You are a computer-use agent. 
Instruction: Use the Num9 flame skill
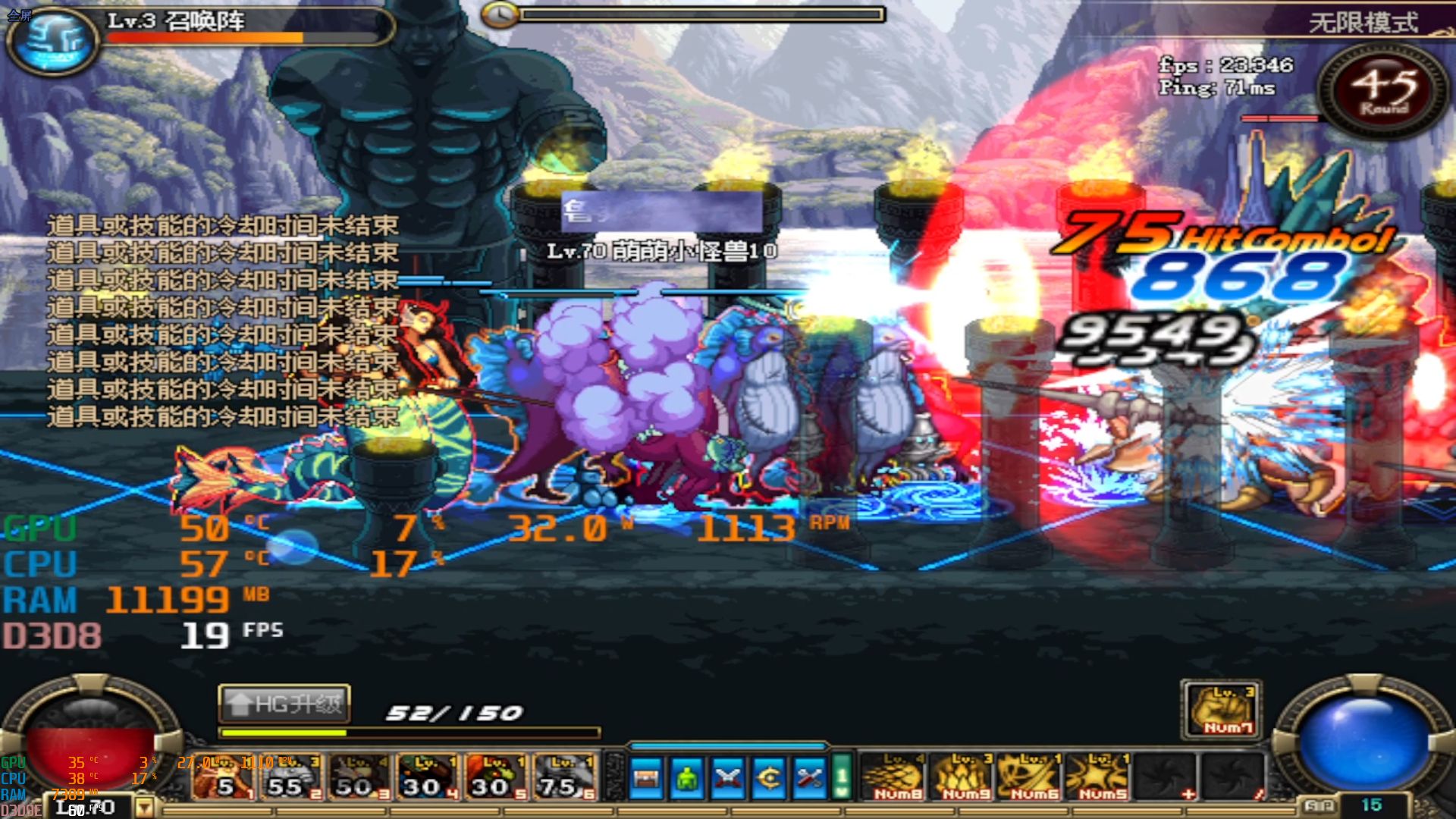coord(965,778)
